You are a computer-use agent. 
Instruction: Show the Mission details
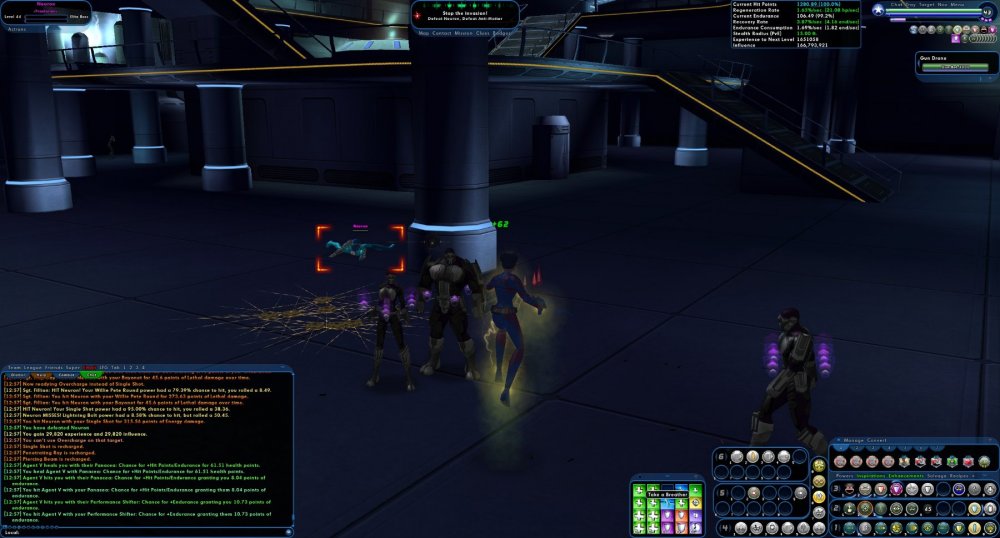[463, 32]
